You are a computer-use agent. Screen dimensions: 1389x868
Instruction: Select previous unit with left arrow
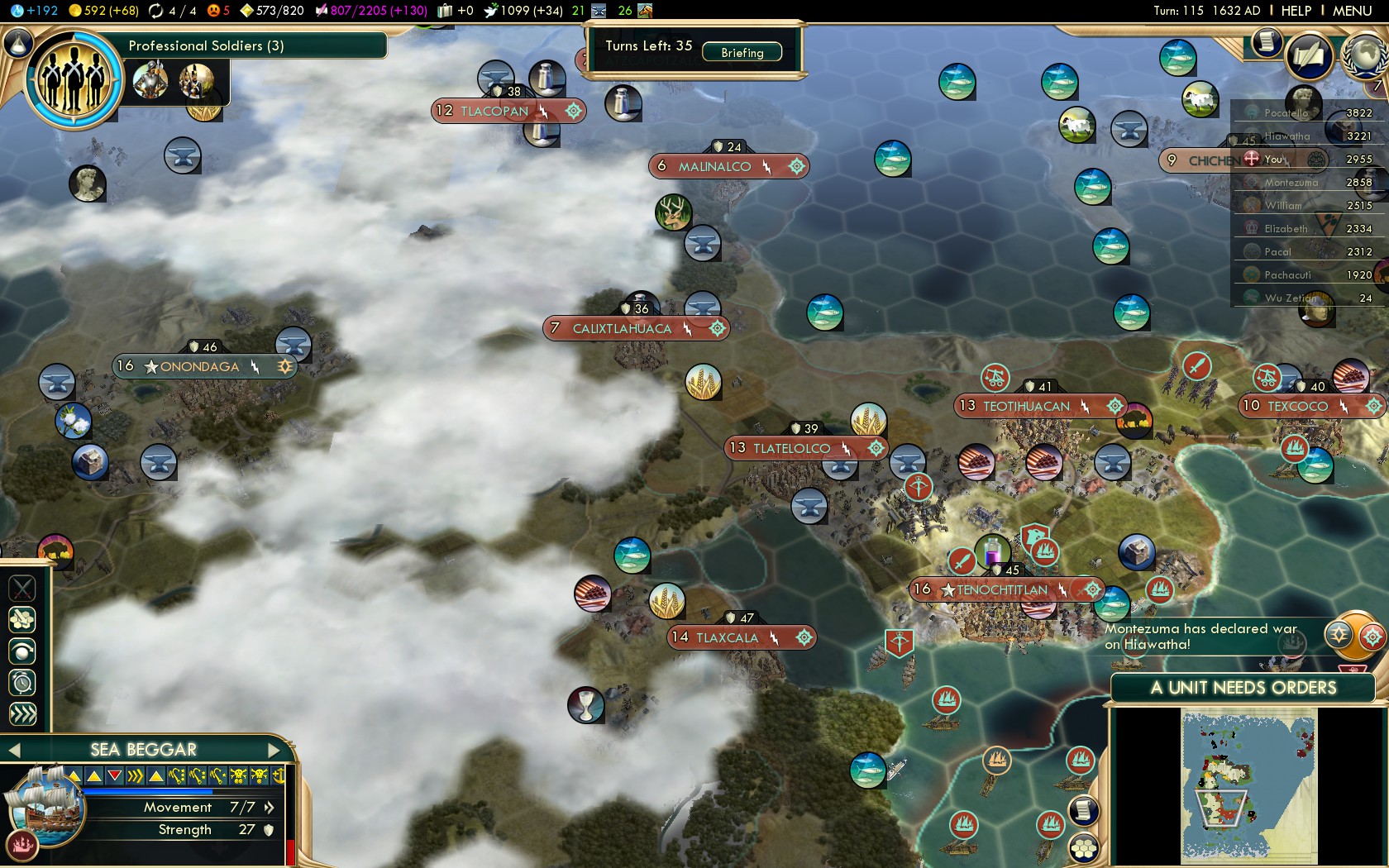click(14, 750)
